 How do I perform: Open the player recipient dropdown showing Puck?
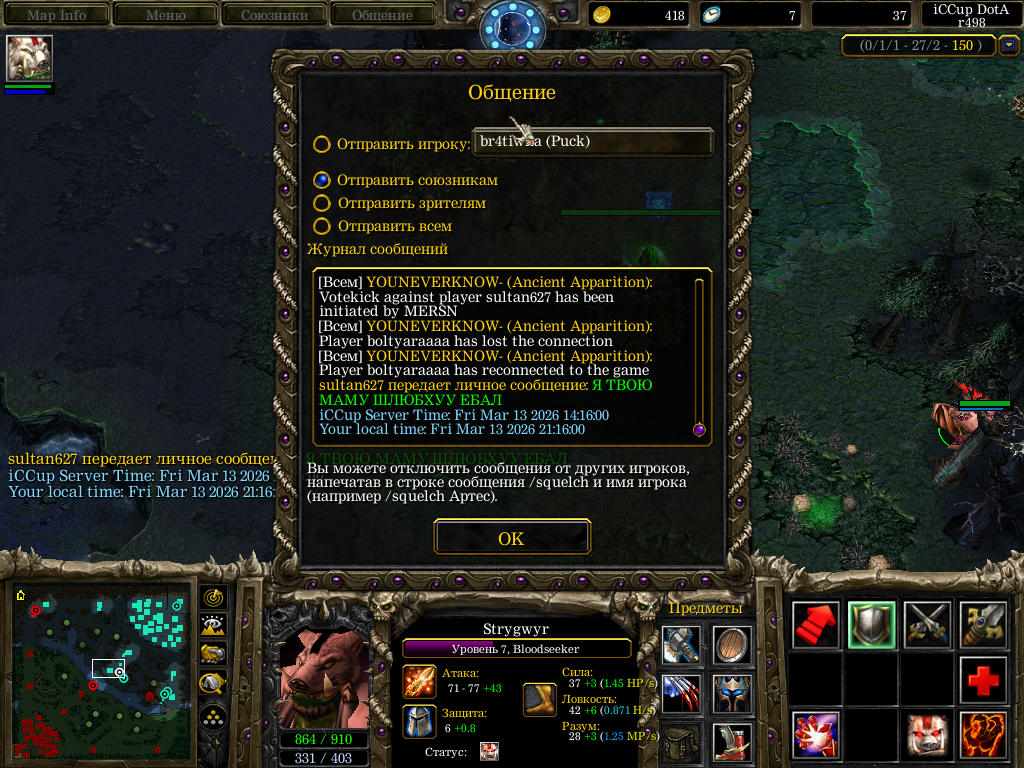(x=592, y=142)
